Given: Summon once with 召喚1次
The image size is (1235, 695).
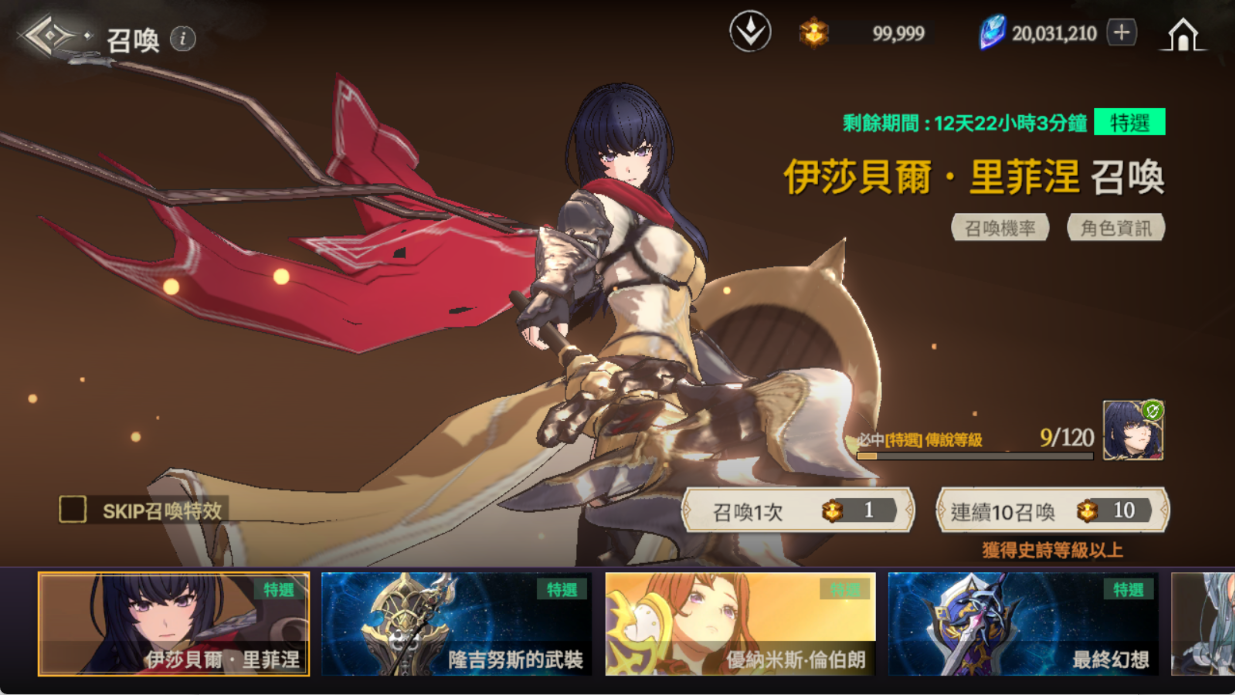Looking at the screenshot, I should (797, 511).
